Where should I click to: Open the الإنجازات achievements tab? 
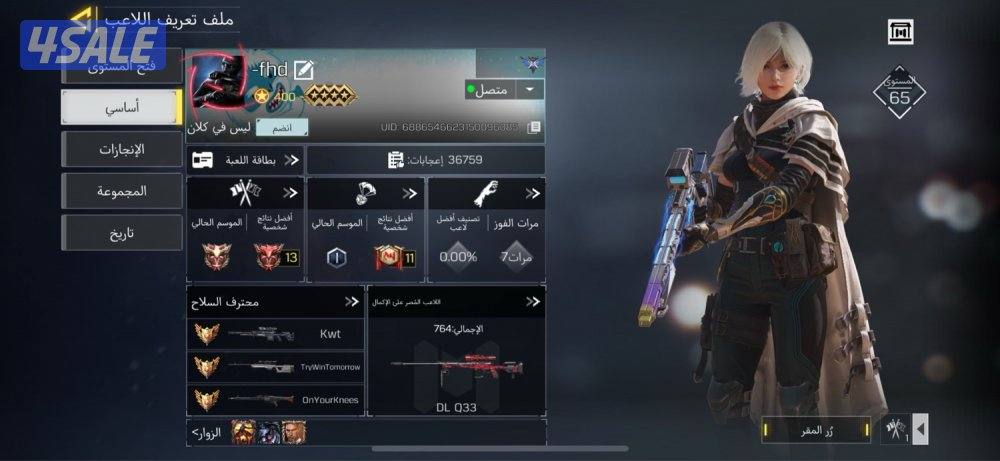click(x=121, y=149)
